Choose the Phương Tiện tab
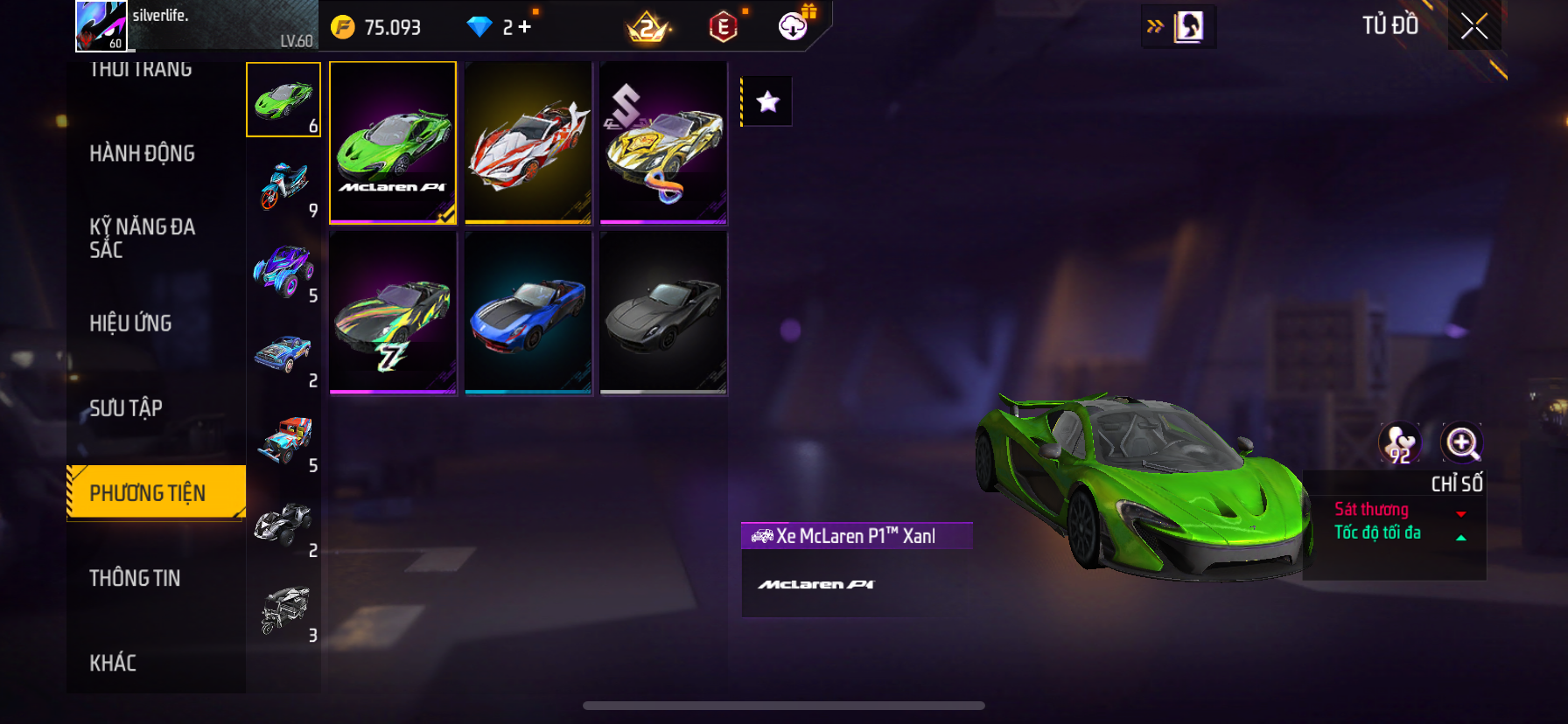Screen dimensions: 1568x724 (148, 493)
